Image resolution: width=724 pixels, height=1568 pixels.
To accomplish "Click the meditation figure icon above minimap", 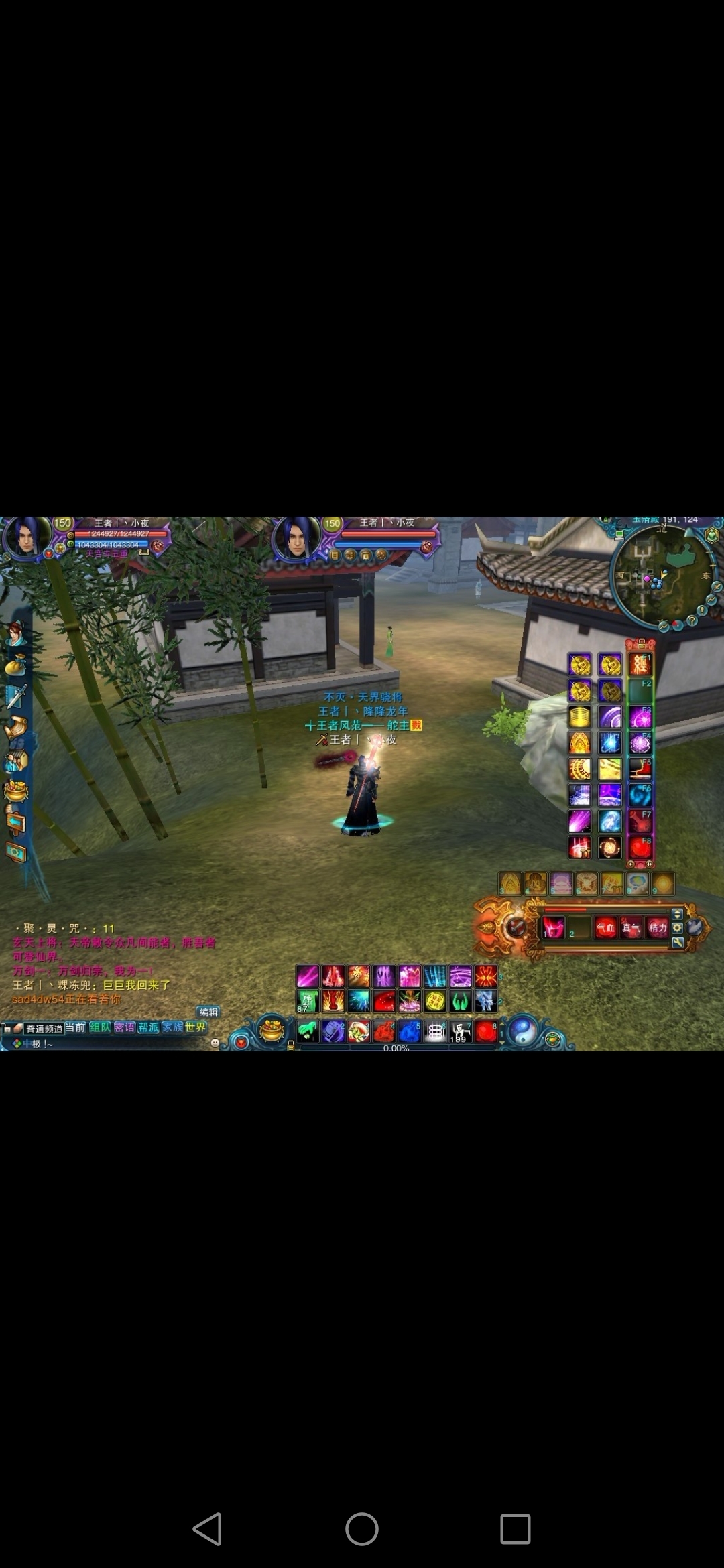I will click(711, 535).
